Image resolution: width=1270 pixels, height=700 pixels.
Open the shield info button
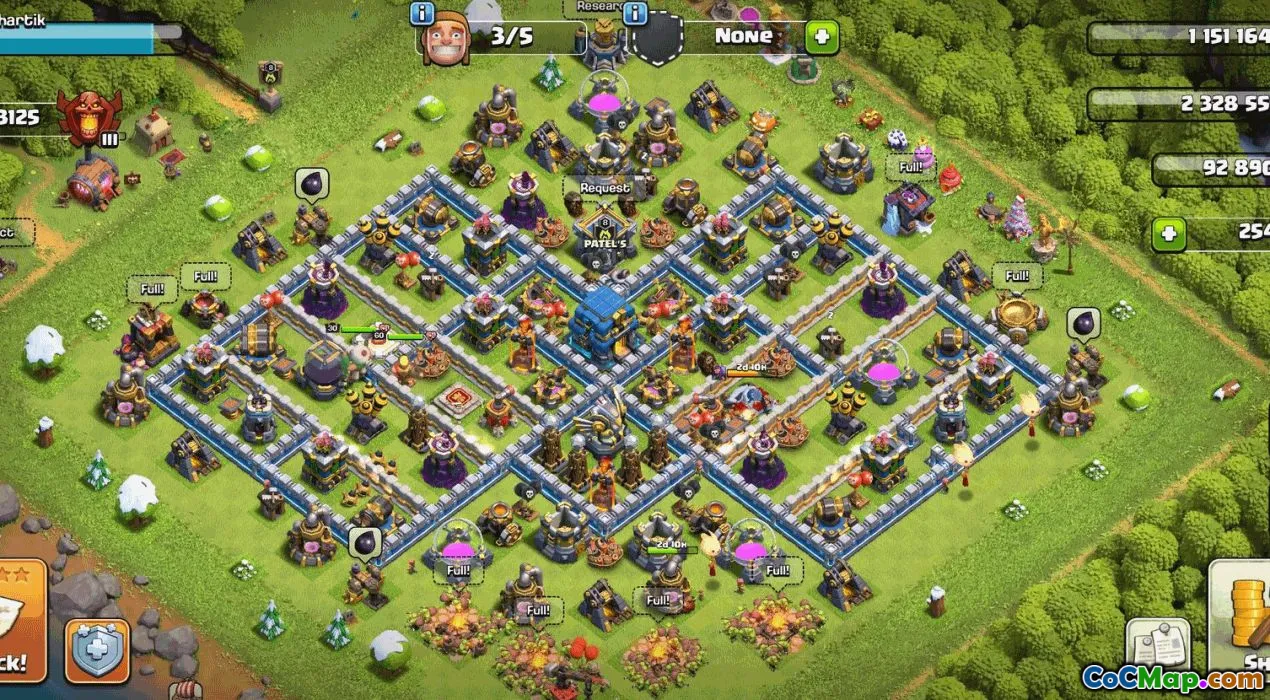coord(636,14)
